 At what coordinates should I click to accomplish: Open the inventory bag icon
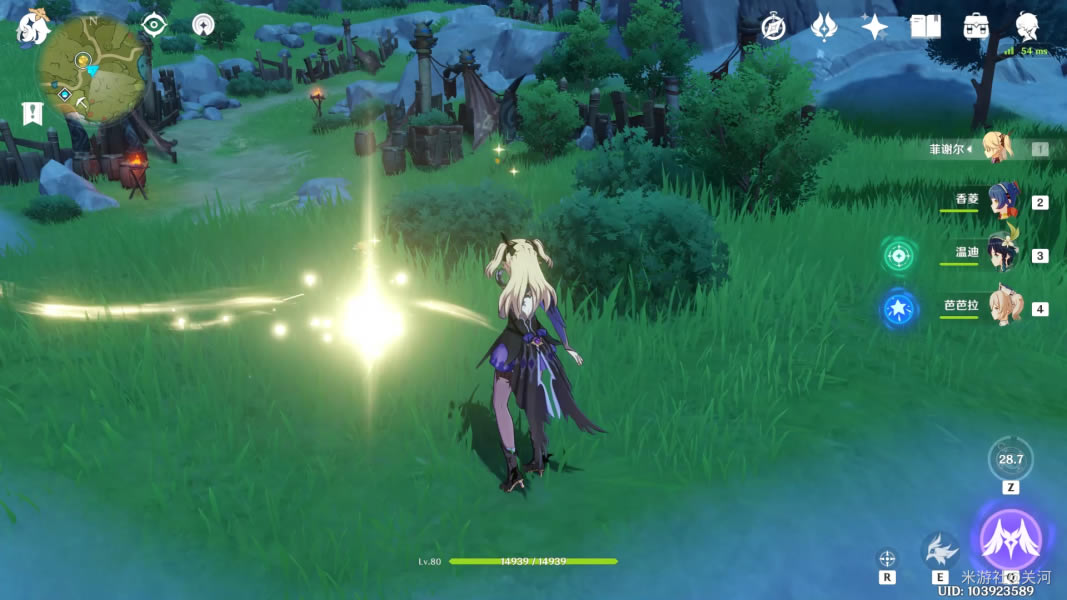click(976, 27)
